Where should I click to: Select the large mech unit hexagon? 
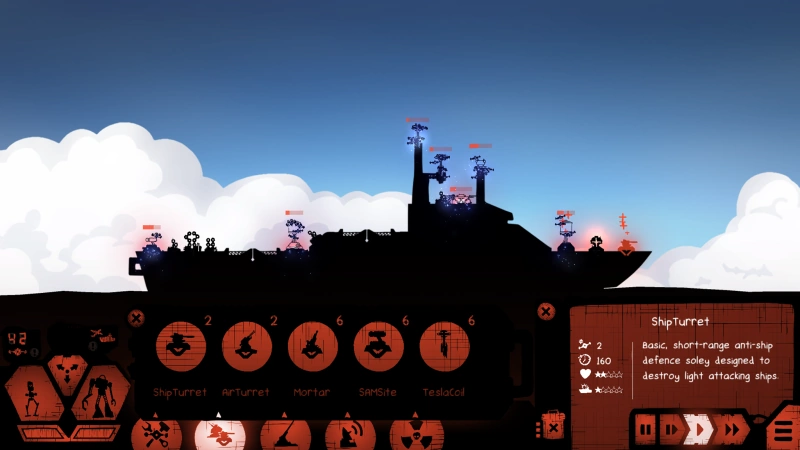tap(101, 393)
